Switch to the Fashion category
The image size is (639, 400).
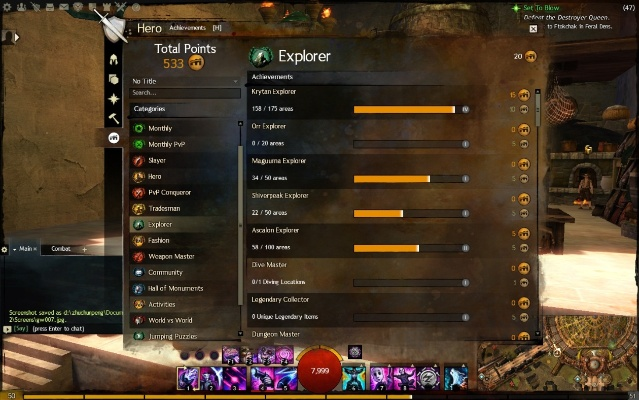point(159,240)
